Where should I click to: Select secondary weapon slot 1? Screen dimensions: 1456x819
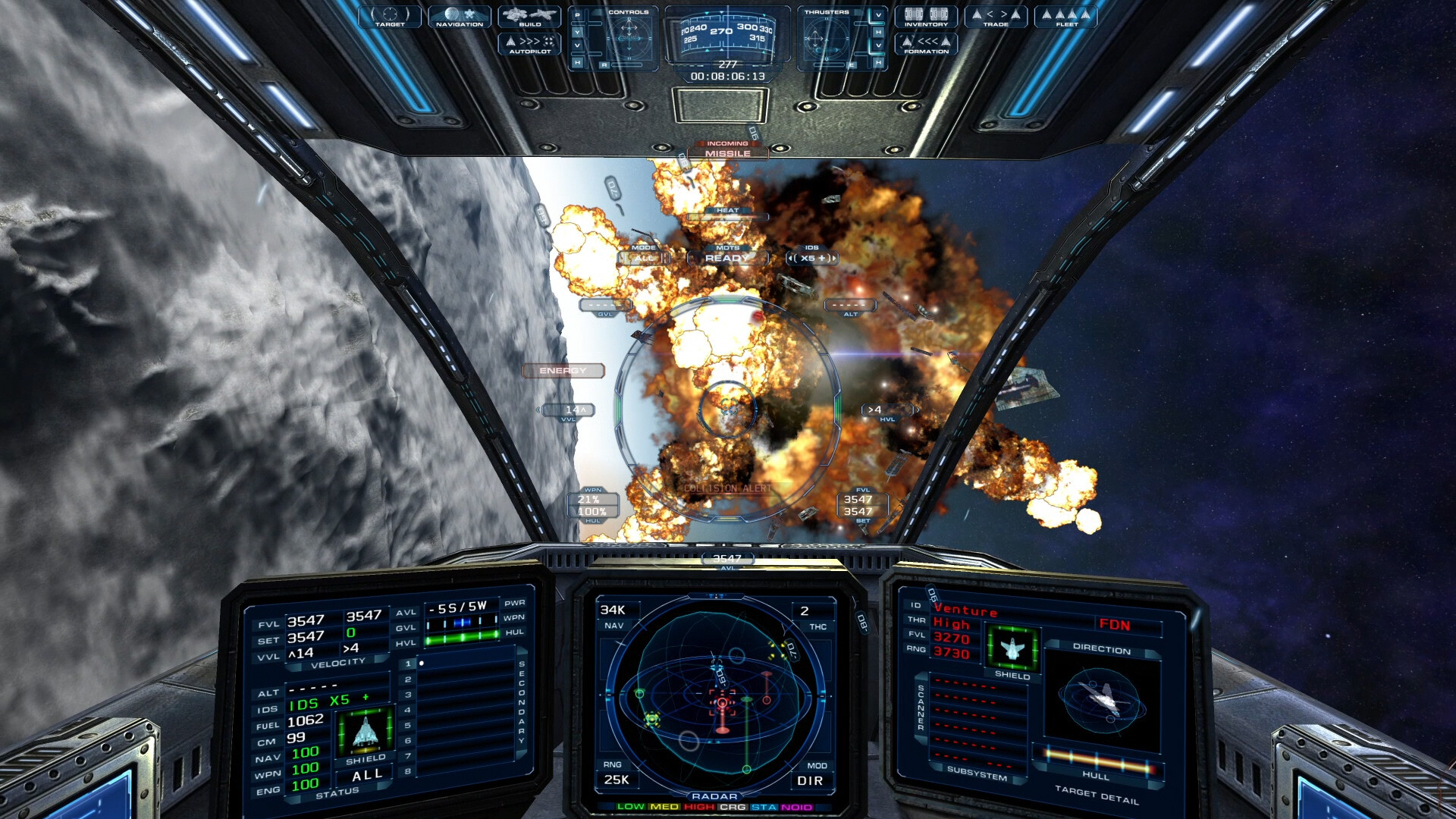[x=407, y=663]
